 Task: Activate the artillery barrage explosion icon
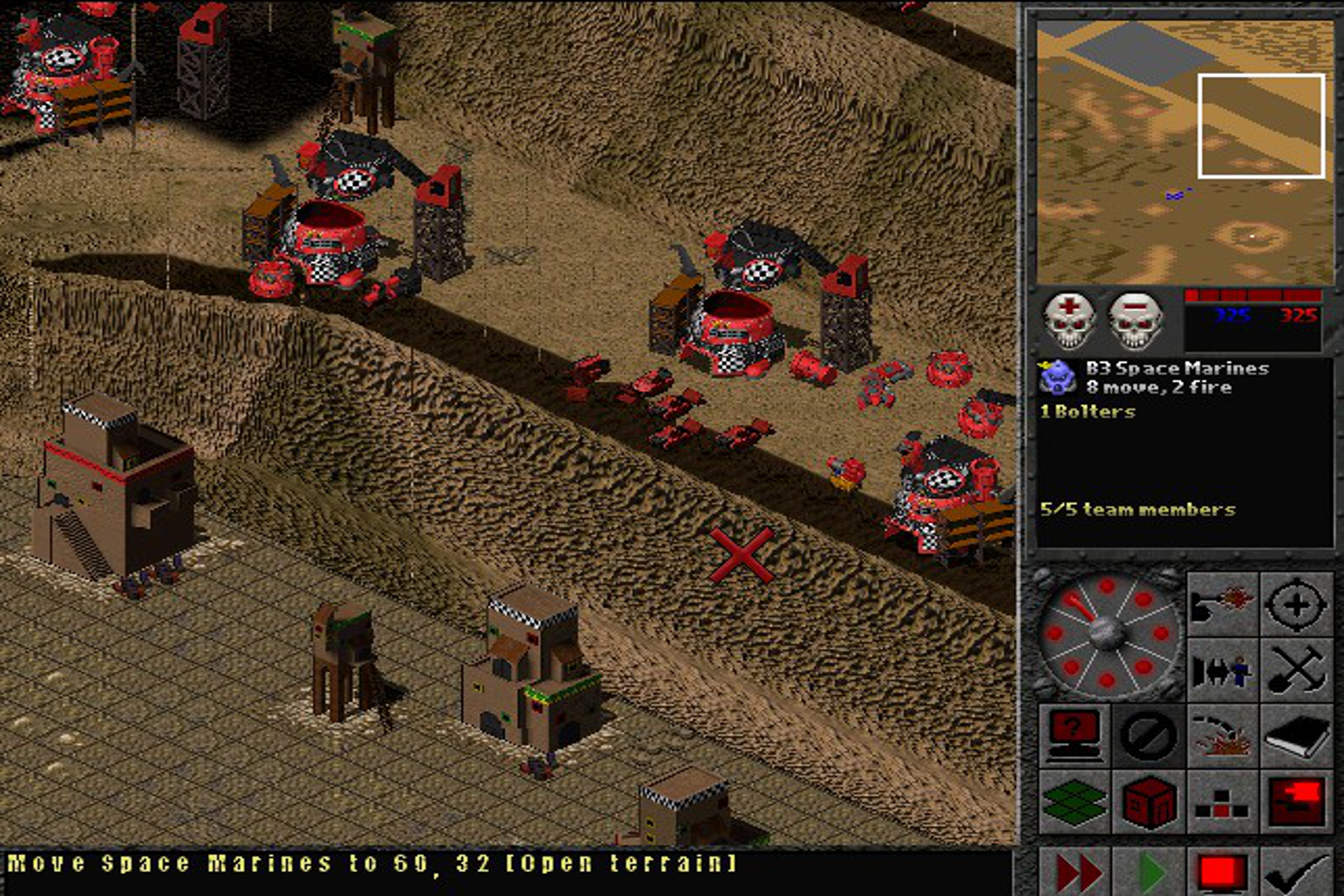click(1222, 735)
